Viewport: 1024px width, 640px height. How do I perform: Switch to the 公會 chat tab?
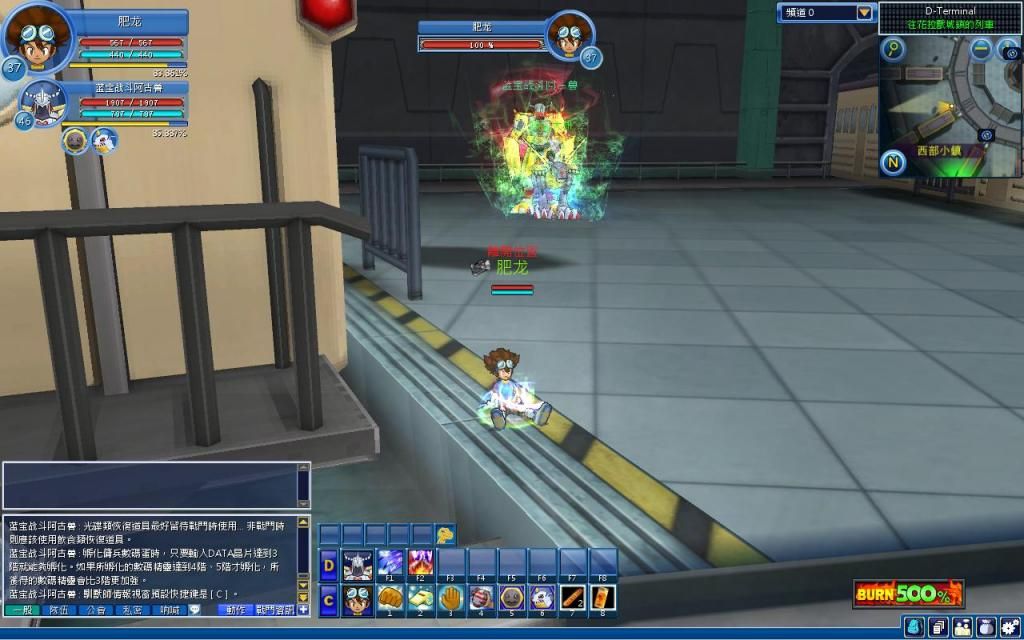tap(96, 609)
